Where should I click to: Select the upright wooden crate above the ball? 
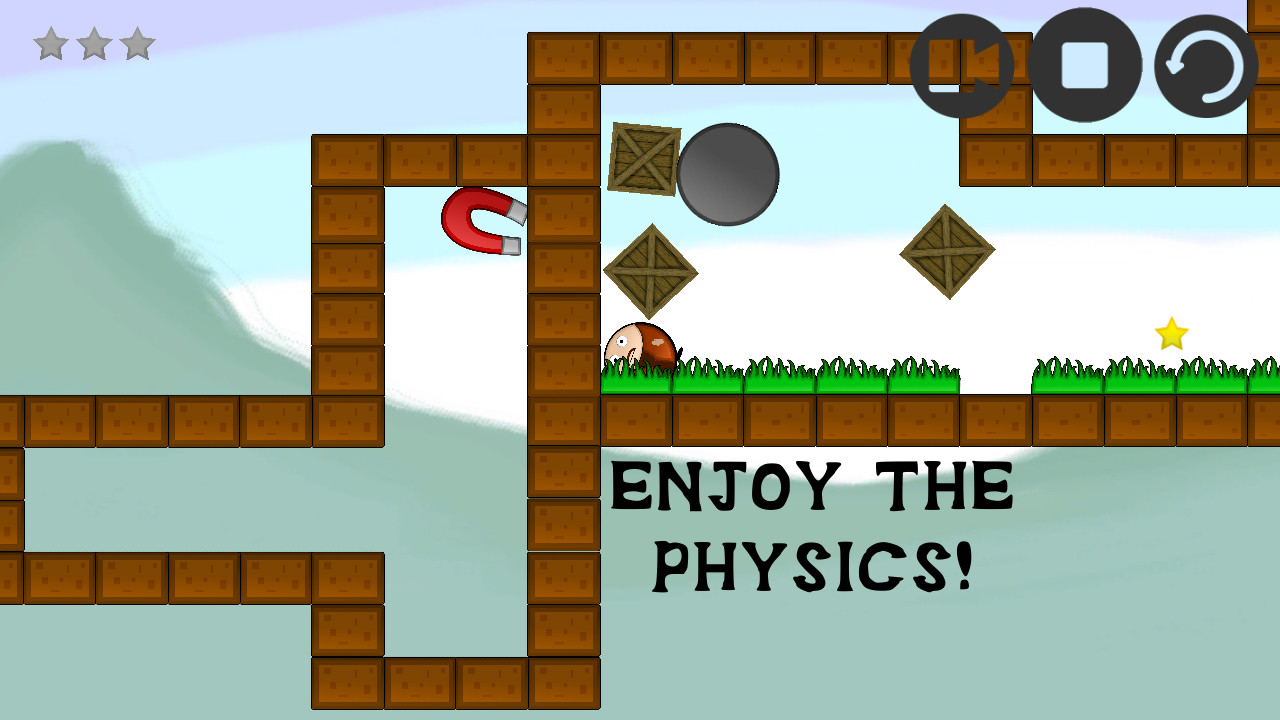pos(643,157)
